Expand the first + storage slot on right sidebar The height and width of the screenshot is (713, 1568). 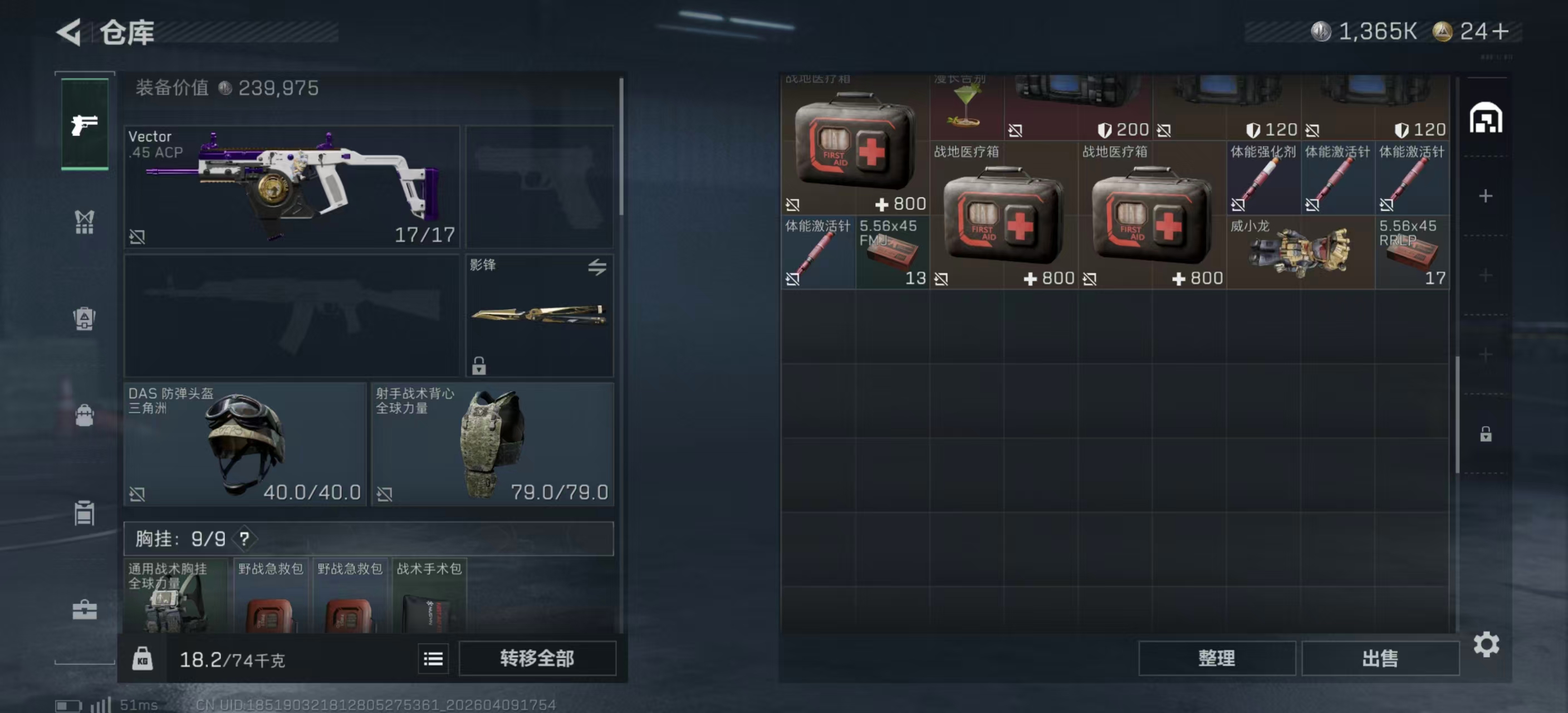click(1485, 195)
